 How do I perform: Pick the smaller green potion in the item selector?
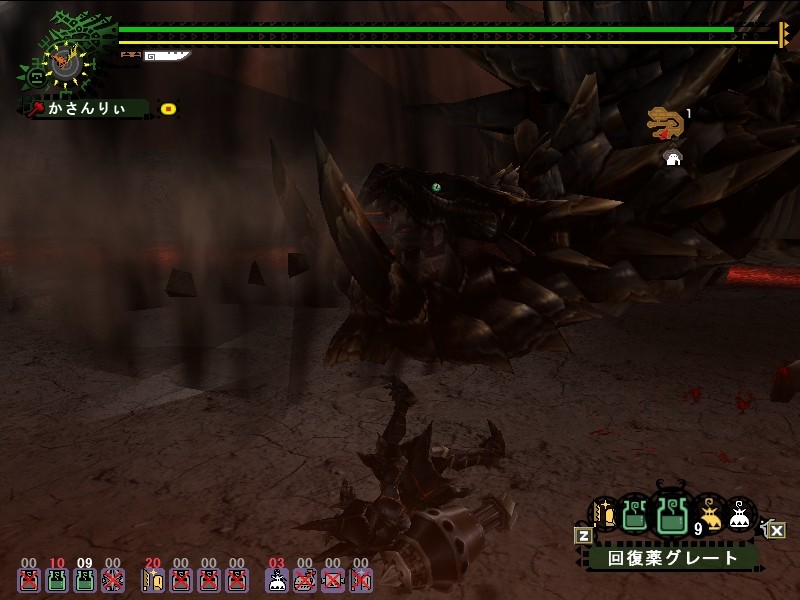point(634,516)
